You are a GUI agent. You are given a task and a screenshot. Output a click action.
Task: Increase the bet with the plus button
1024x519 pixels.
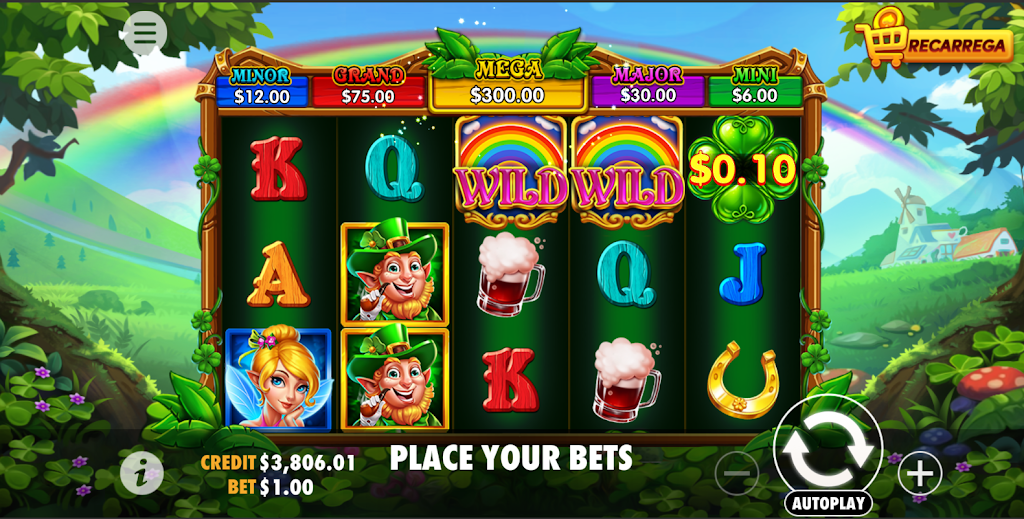coord(919,472)
